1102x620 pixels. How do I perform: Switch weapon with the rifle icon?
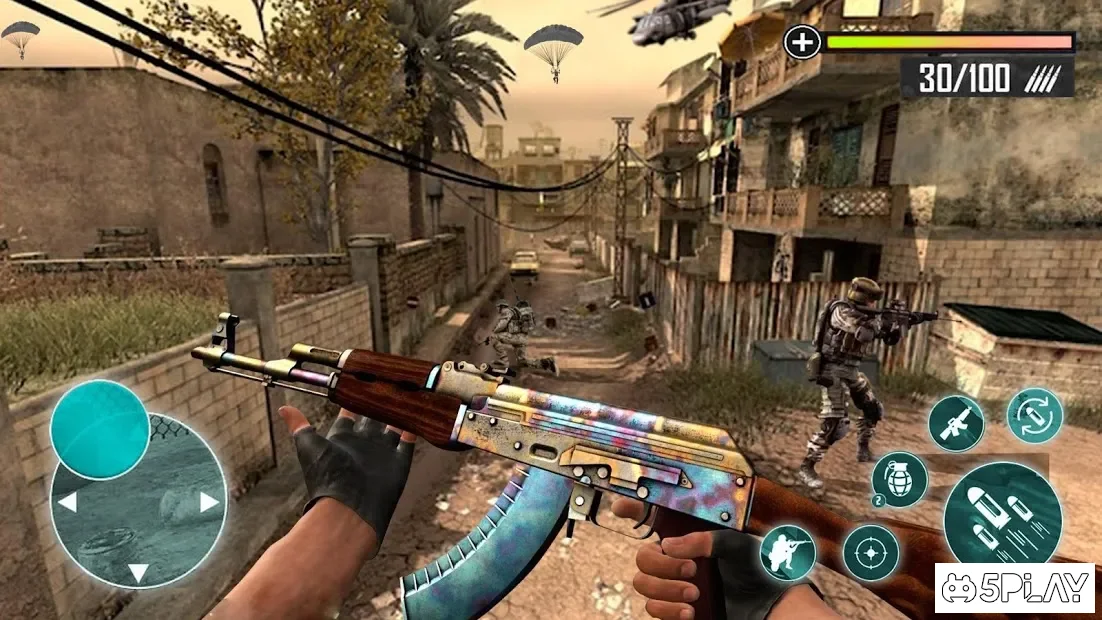956,422
